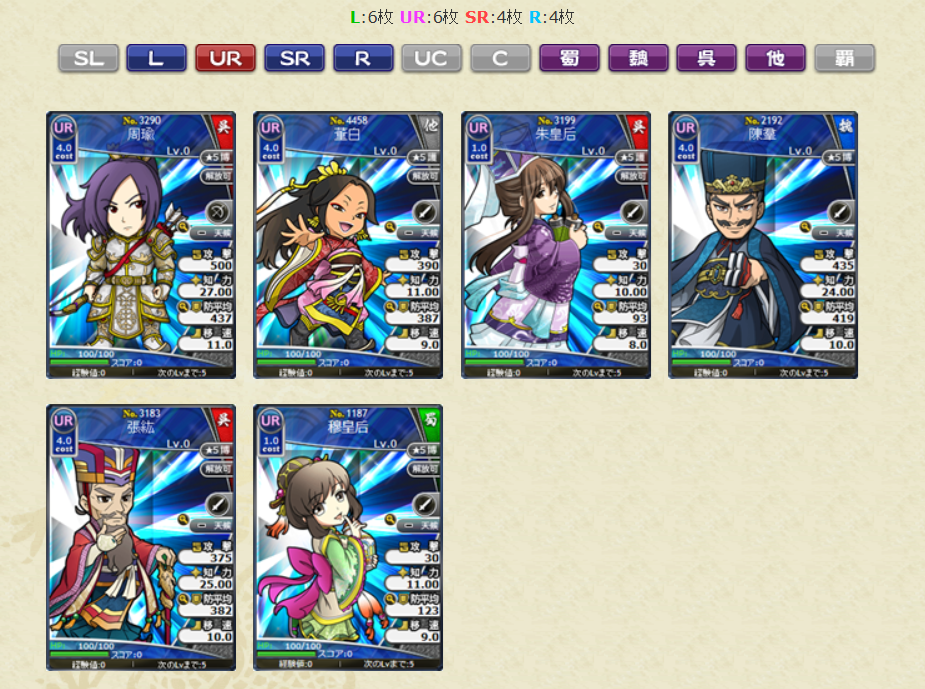The image size is (925, 689).
Task: Show SR rarity cards
Action: tap(294, 58)
